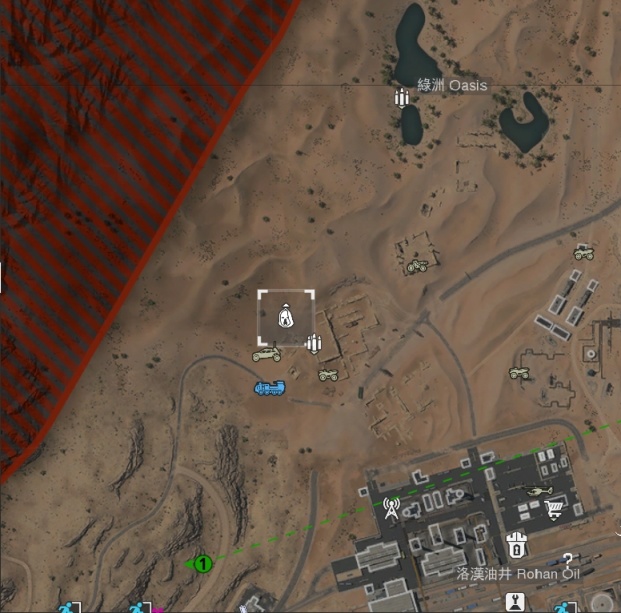Click the locked stronghold icon
621x613 pixels.
coord(516,546)
